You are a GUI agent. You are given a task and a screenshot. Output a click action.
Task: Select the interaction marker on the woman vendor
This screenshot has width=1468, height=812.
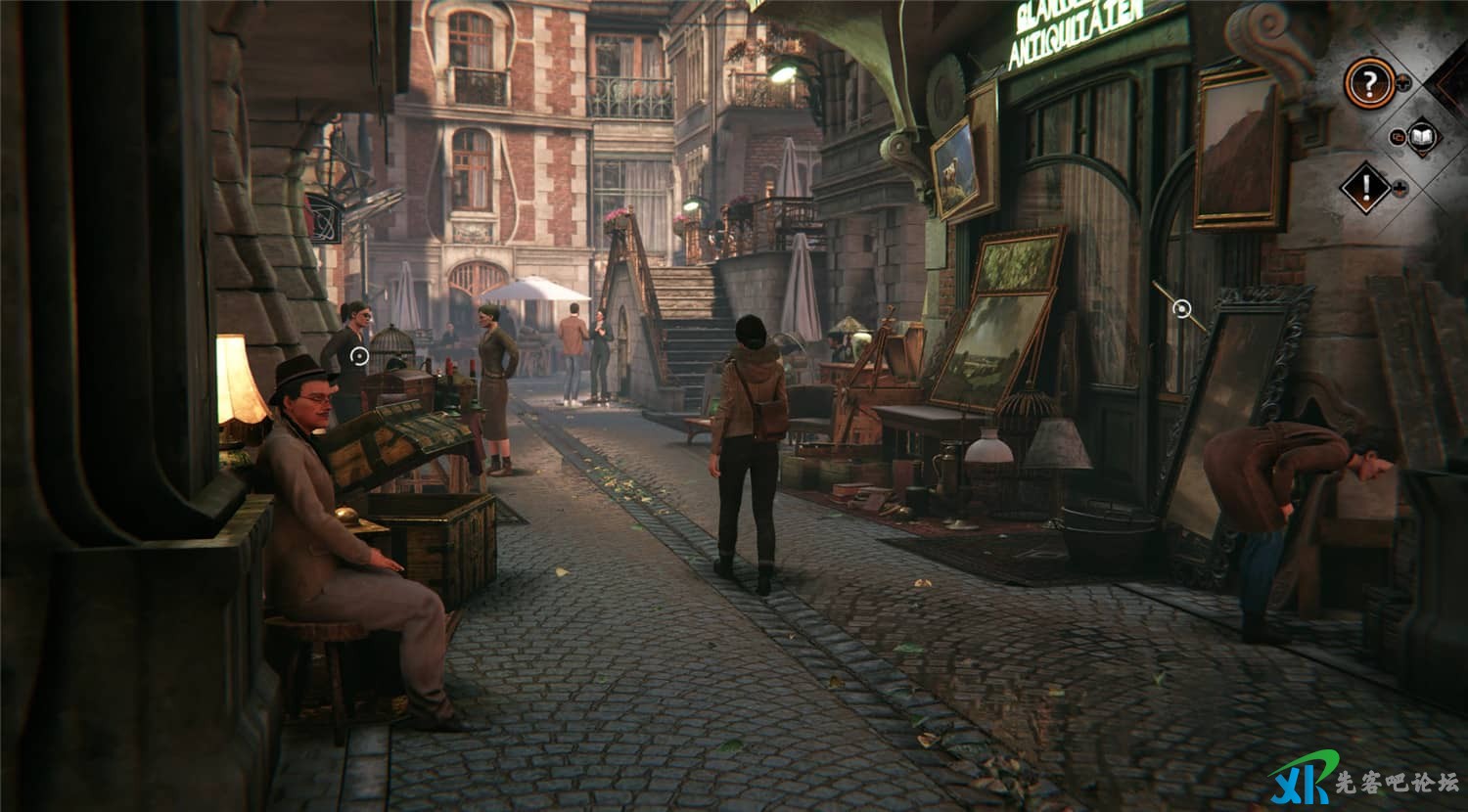click(x=359, y=356)
